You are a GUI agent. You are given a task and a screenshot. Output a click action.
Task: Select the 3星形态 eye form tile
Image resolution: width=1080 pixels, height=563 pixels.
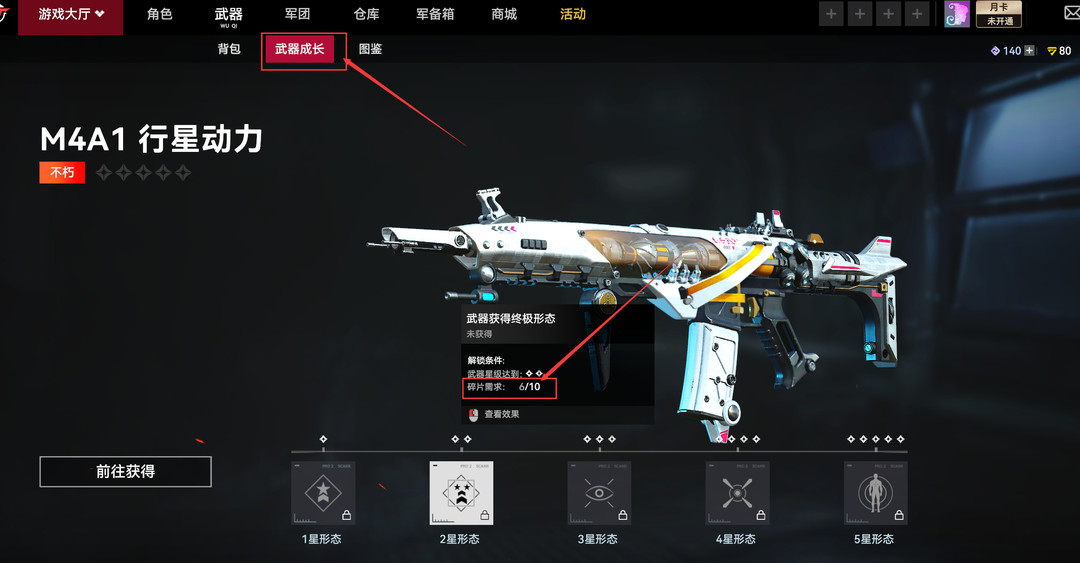599,493
